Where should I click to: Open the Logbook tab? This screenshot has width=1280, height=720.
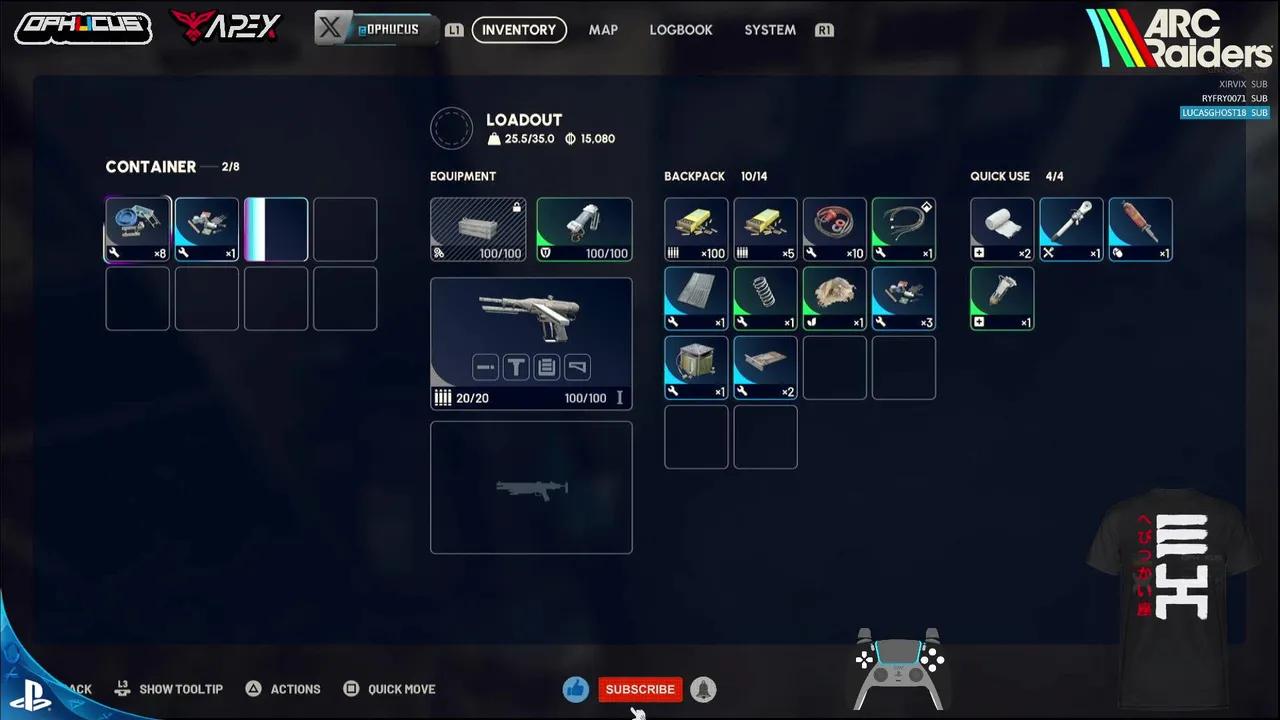point(681,30)
